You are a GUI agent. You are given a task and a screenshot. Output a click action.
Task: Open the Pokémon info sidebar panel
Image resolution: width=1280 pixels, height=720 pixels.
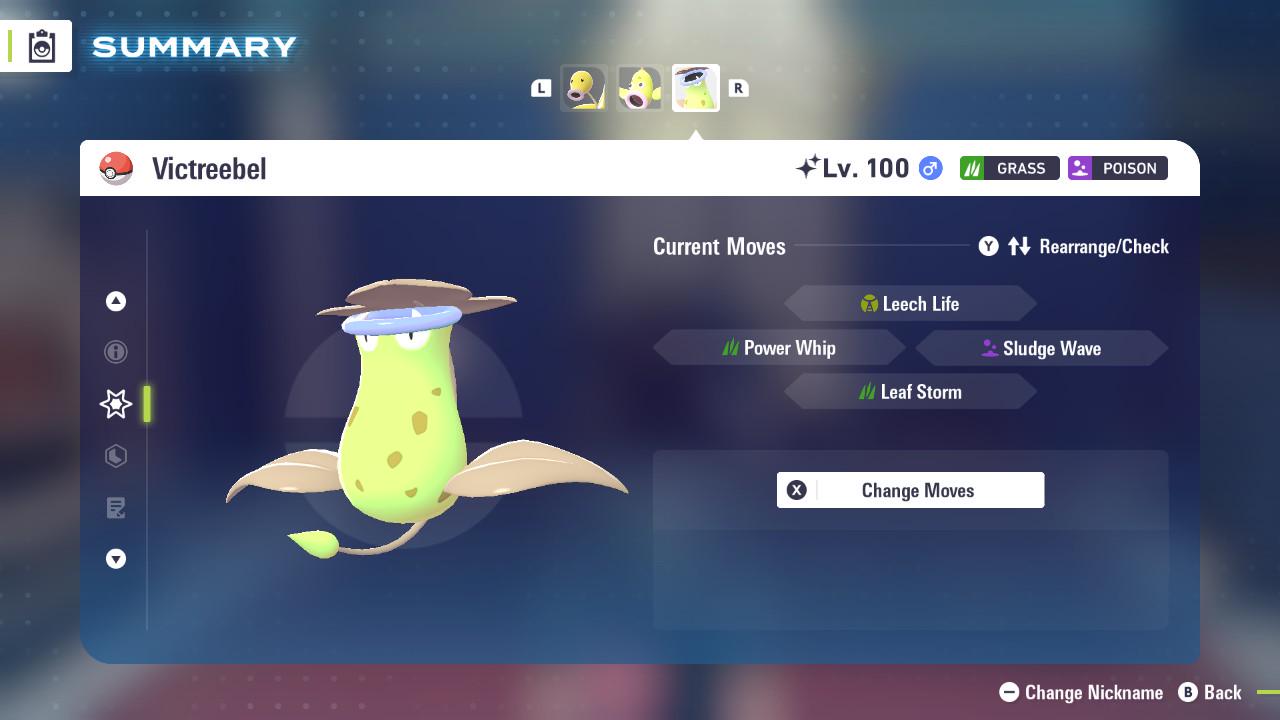click(116, 352)
